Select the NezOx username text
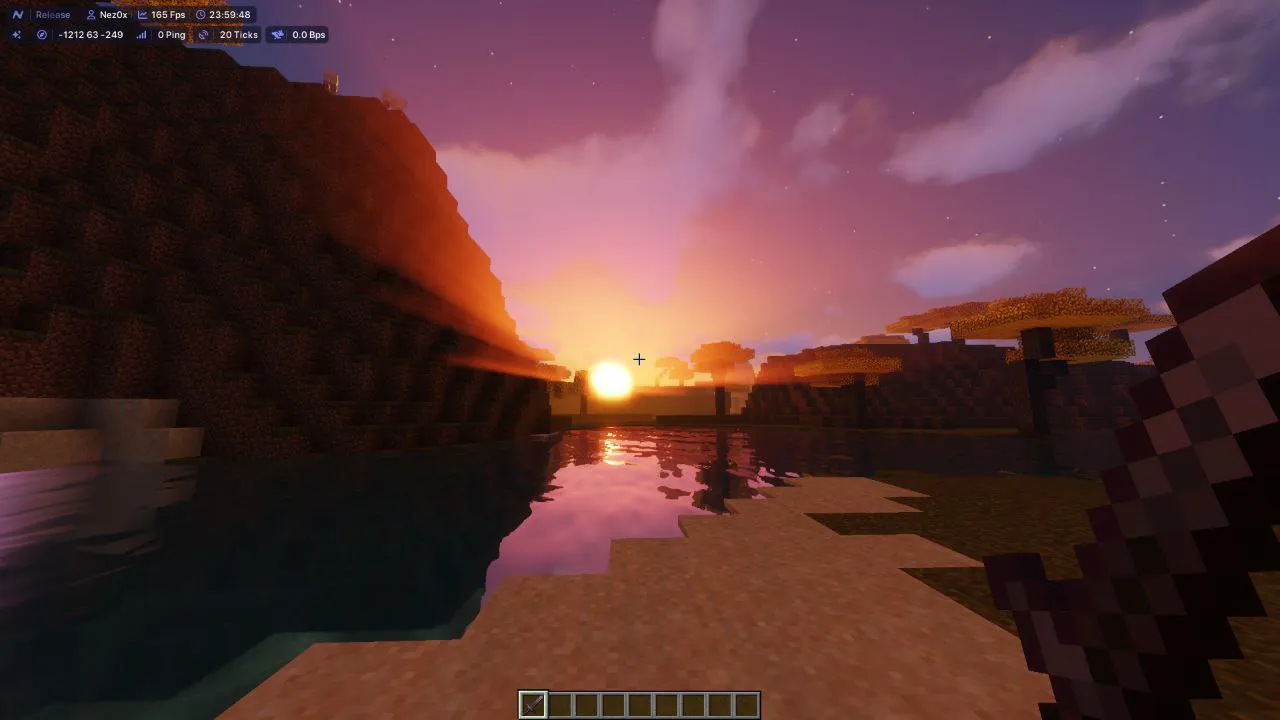The height and width of the screenshot is (720, 1280). coord(114,15)
